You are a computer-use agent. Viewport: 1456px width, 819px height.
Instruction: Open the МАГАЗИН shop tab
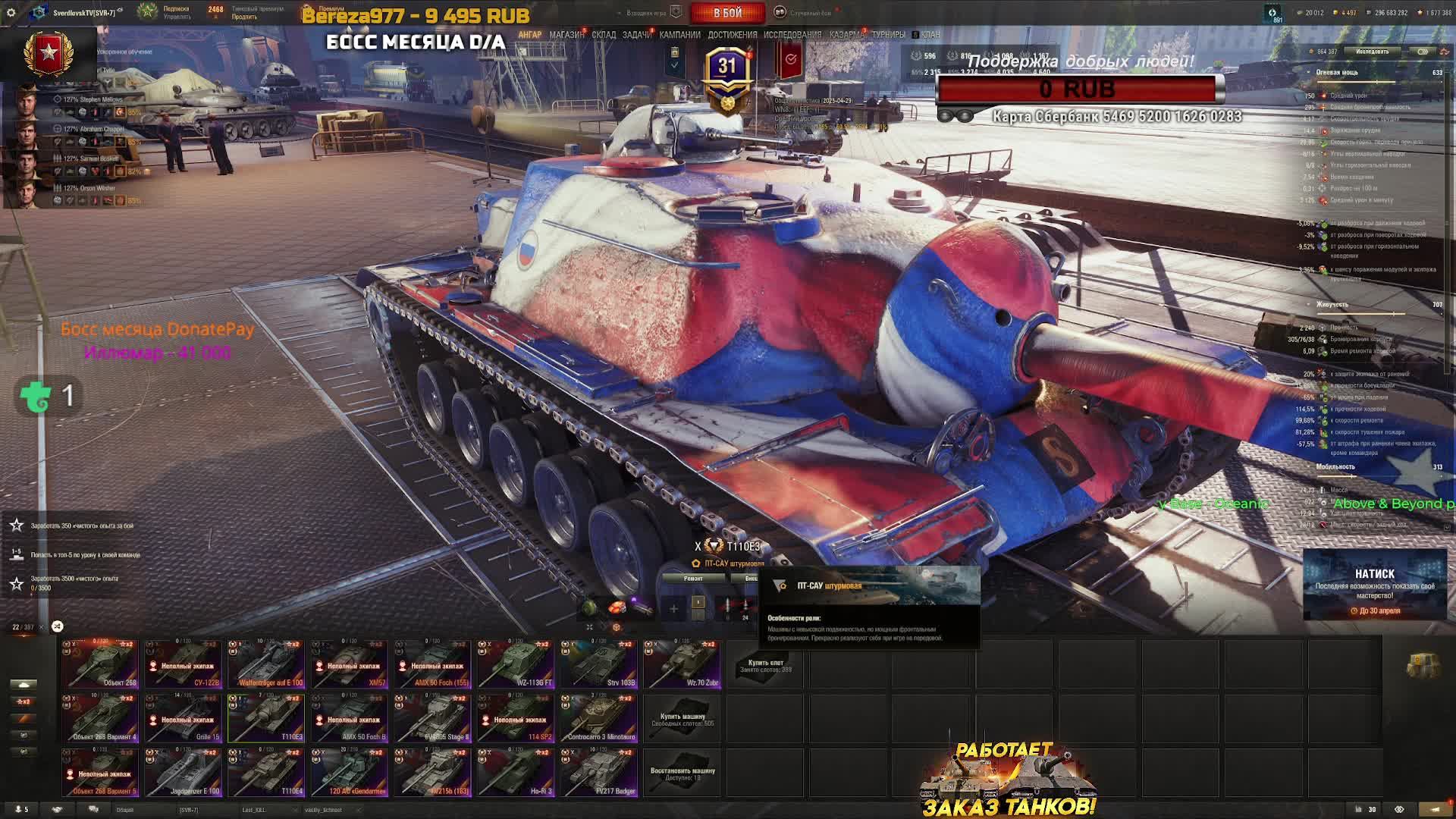(x=566, y=35)
